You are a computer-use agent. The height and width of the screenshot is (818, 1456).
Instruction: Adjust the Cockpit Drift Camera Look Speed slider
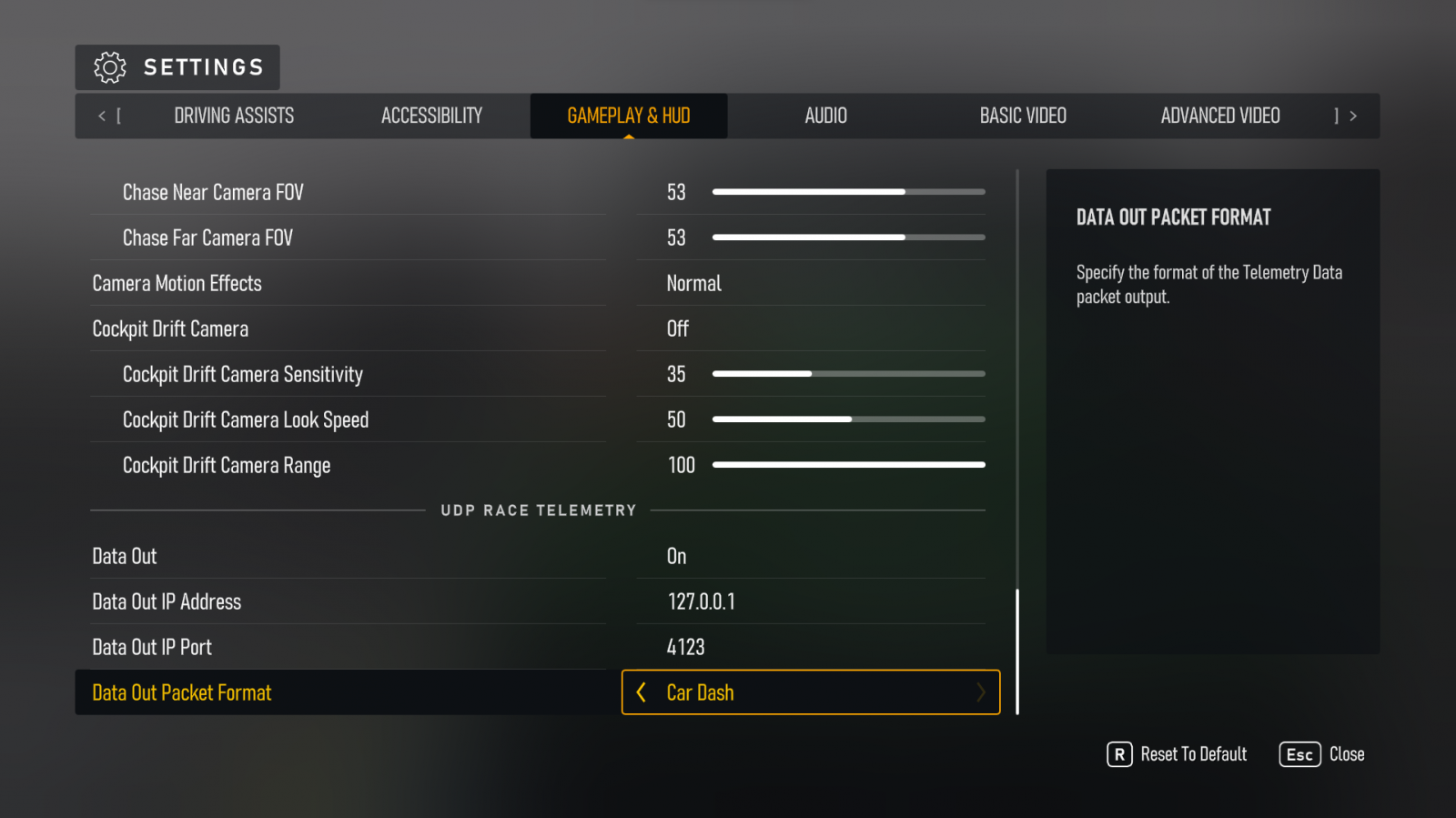pyautogui.click(x=848, y=419)
